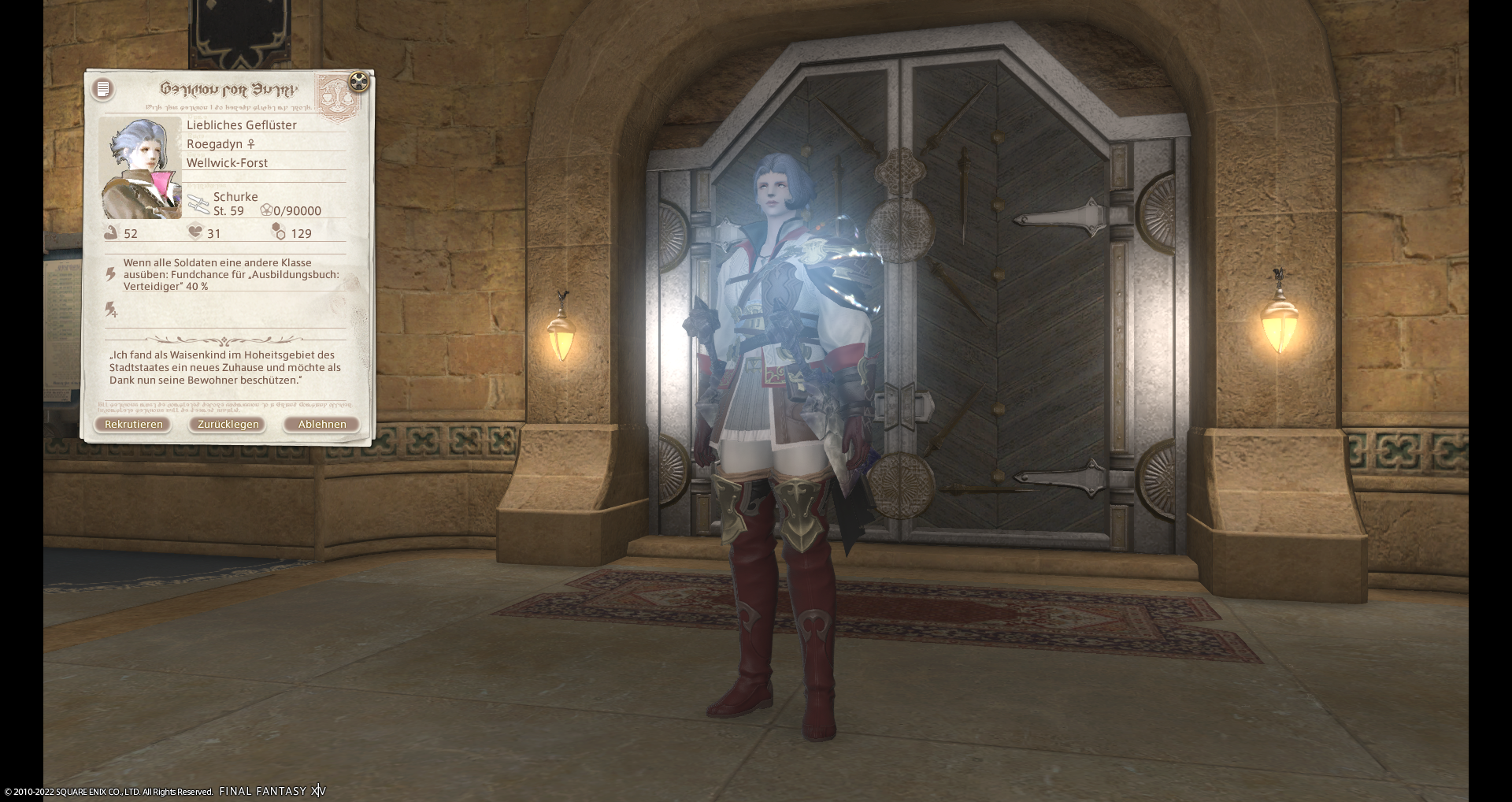Decline the applicant with Ablehnen
Image resolution: width=1512 pixels, height=802 pixels.
coord(321,425)
